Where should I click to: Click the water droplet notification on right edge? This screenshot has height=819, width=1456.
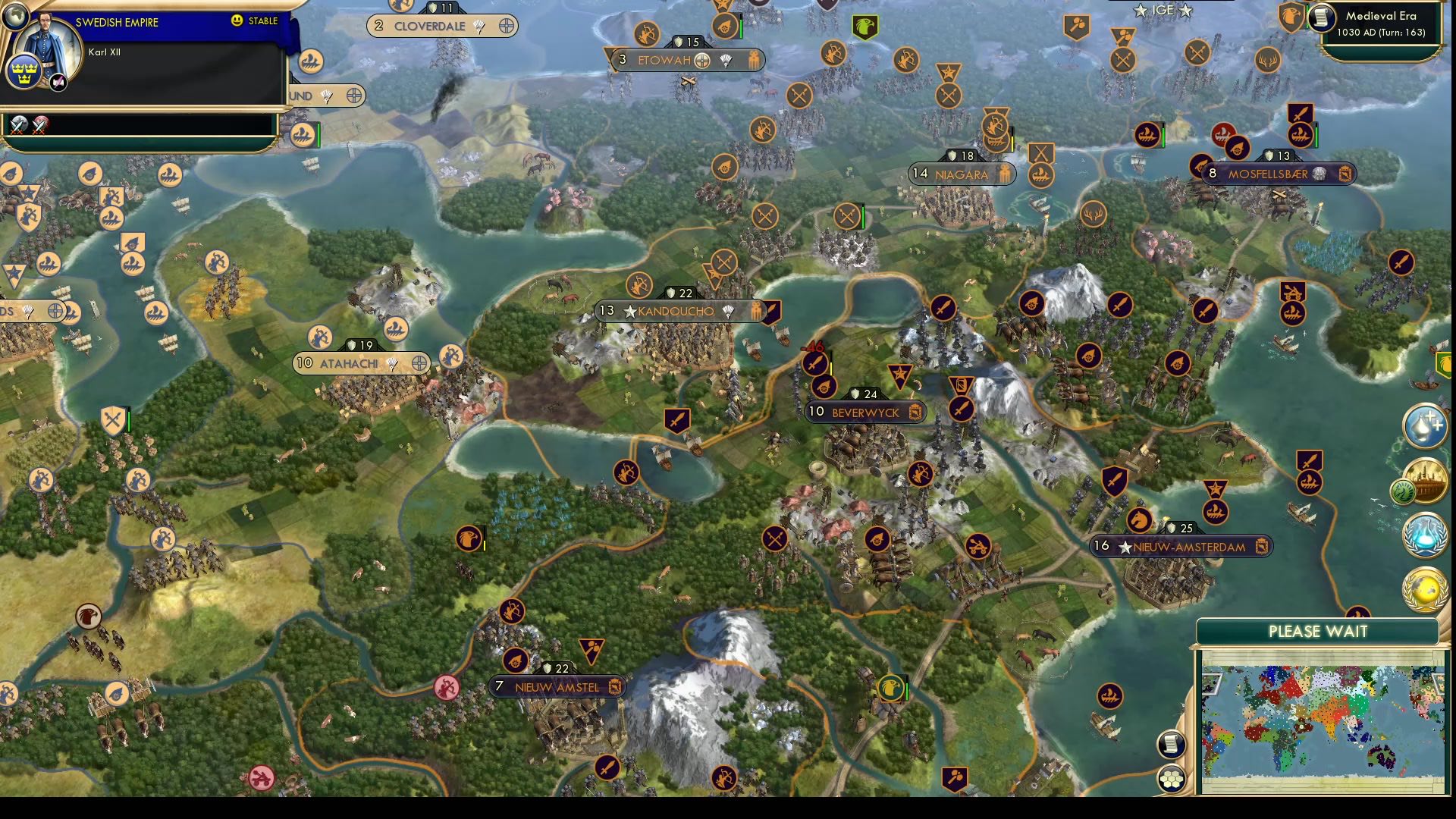[1425, 426]
